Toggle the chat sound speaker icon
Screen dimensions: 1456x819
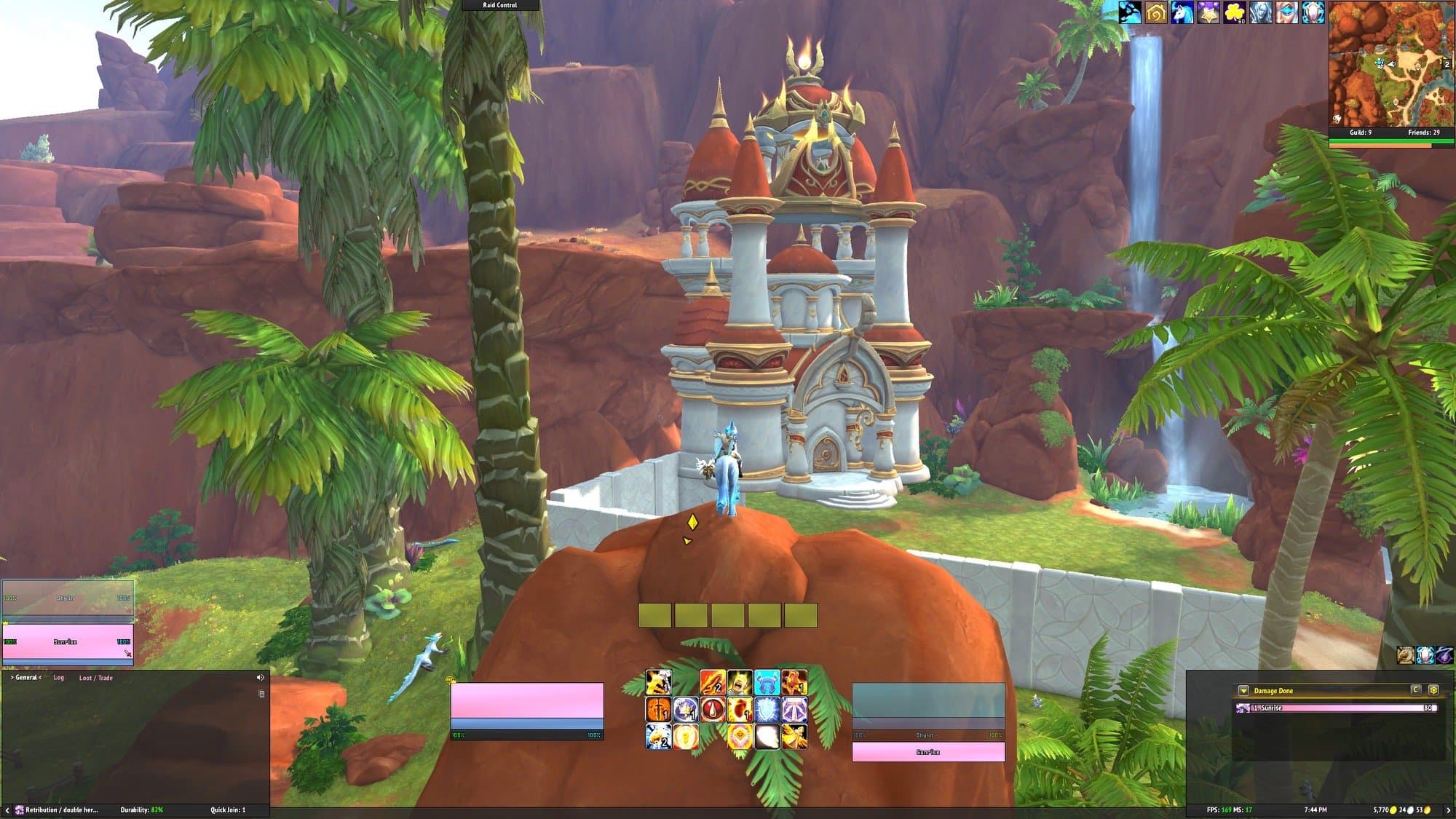coord(261,678)
